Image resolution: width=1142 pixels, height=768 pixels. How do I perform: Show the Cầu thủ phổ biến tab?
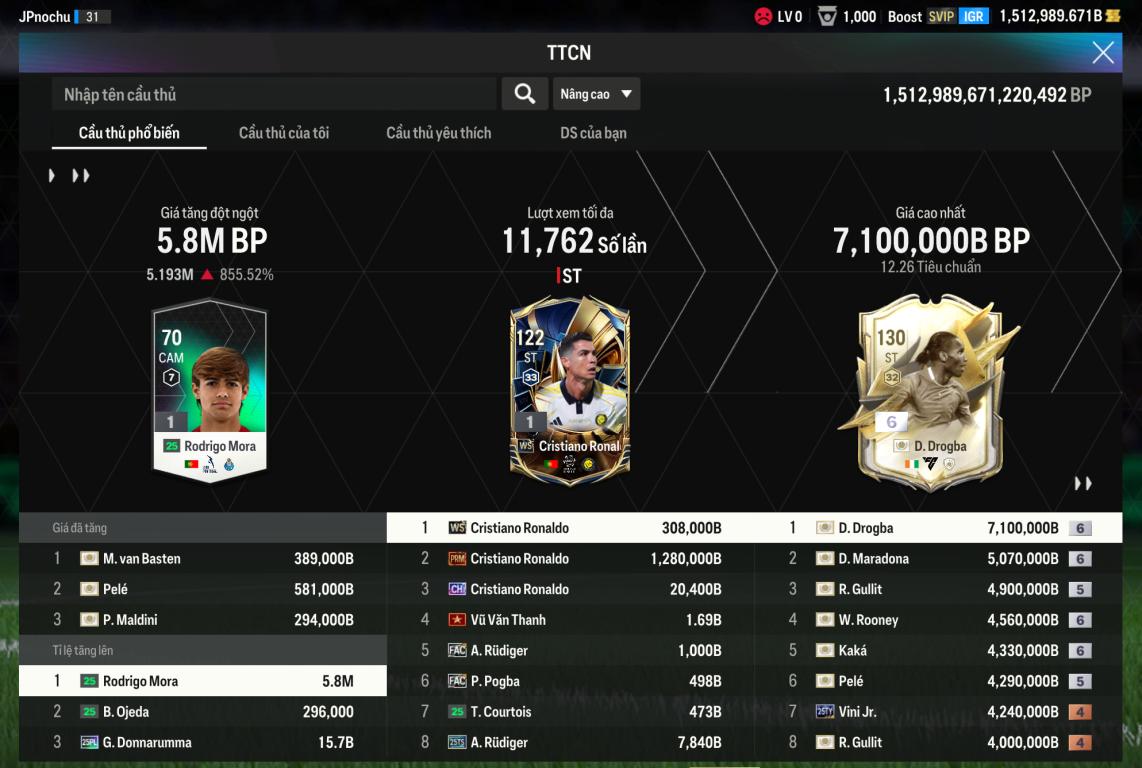coord(129,133)
